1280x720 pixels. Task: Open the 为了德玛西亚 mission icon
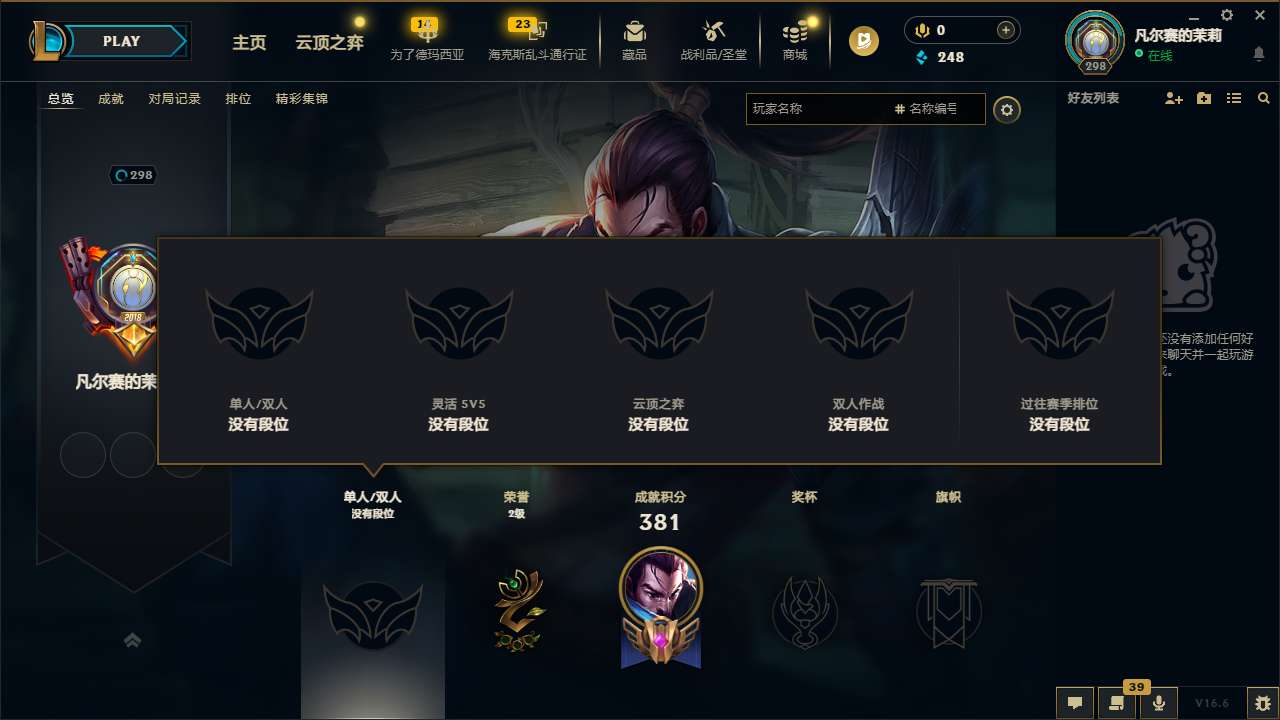428,33
